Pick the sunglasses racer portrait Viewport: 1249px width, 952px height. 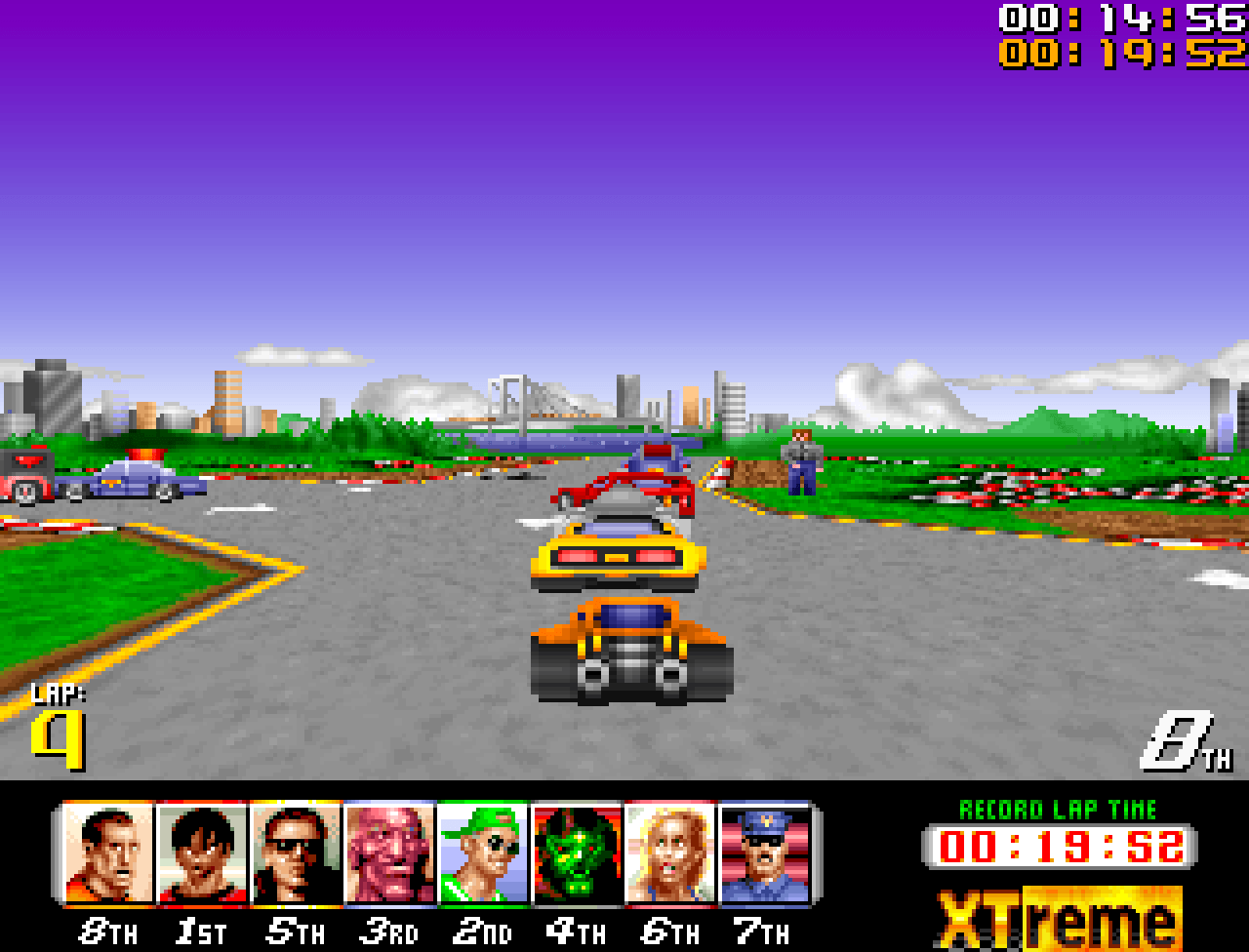point(296,853)
